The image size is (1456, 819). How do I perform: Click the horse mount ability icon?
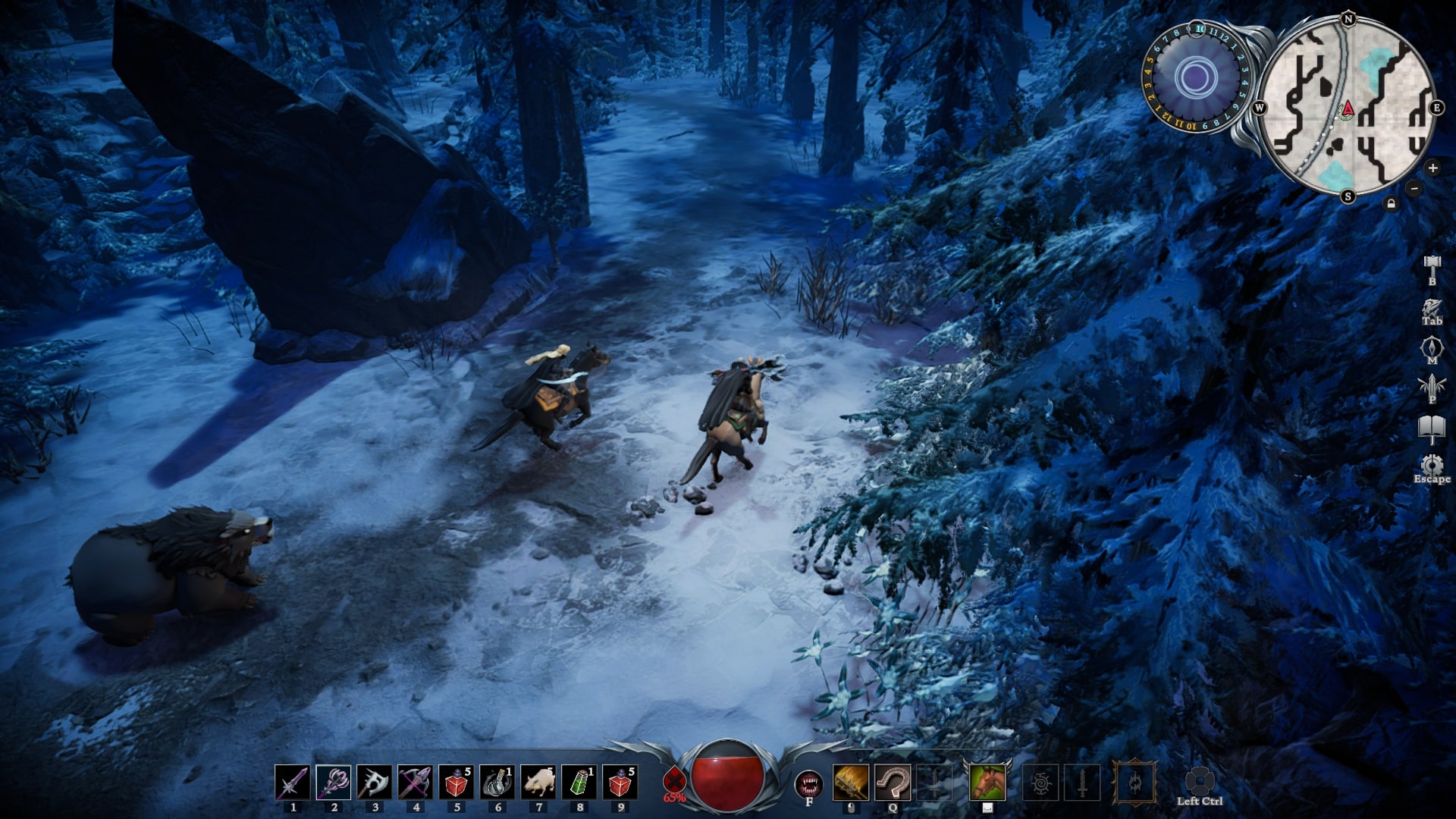987,782
